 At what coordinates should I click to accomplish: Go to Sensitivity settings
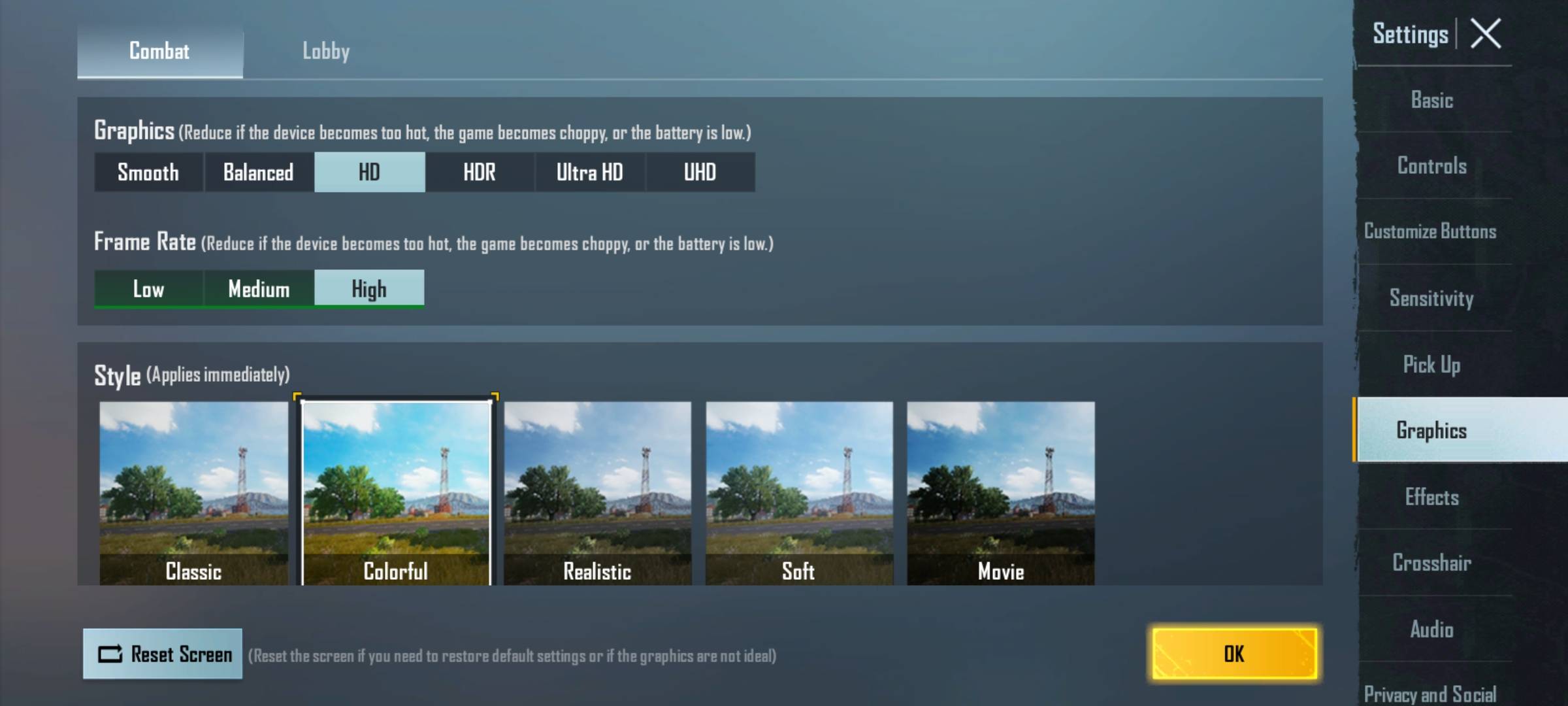point(1432,298)
